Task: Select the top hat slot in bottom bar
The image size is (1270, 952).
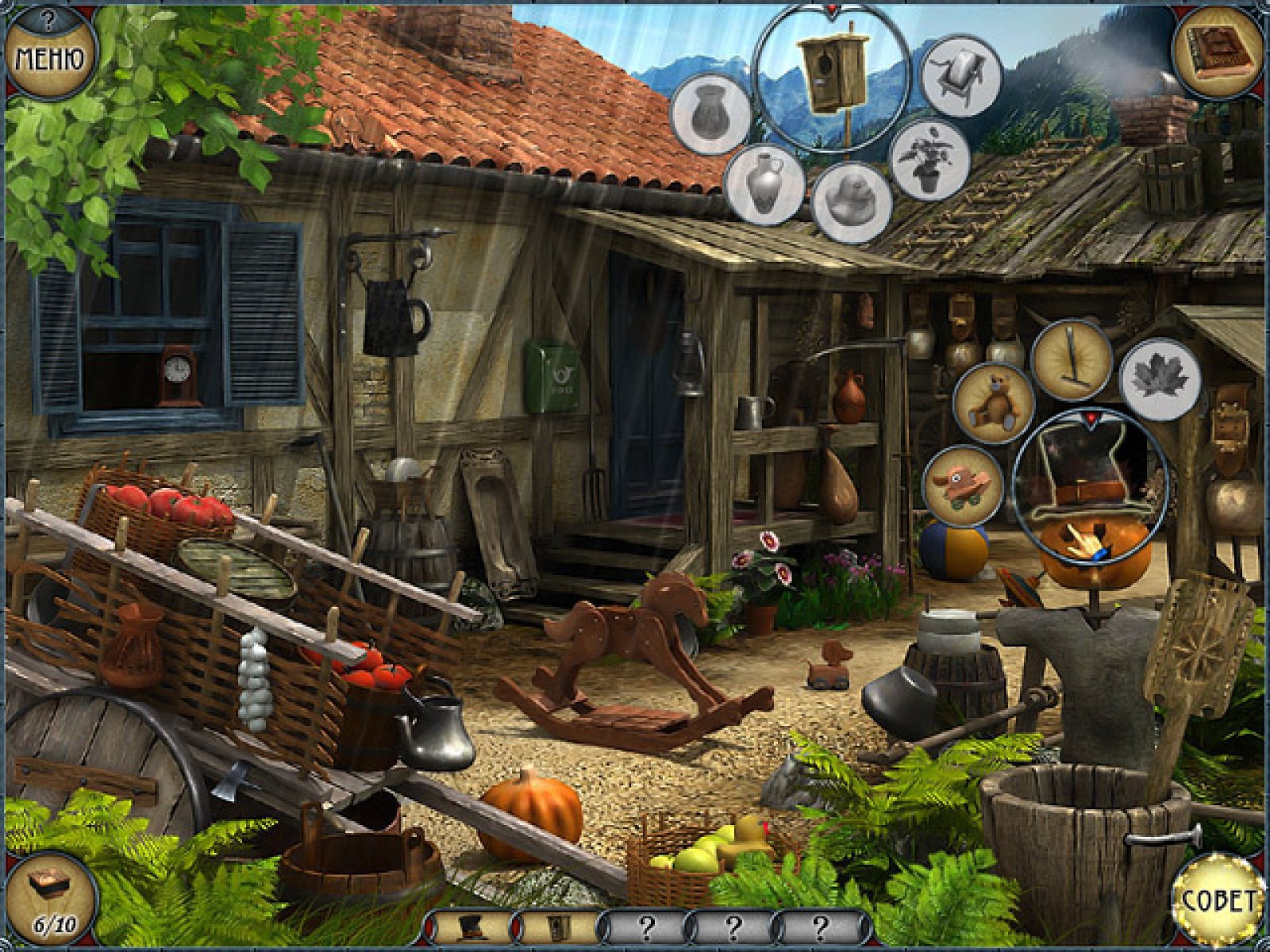Action: (x=472, y=926)
